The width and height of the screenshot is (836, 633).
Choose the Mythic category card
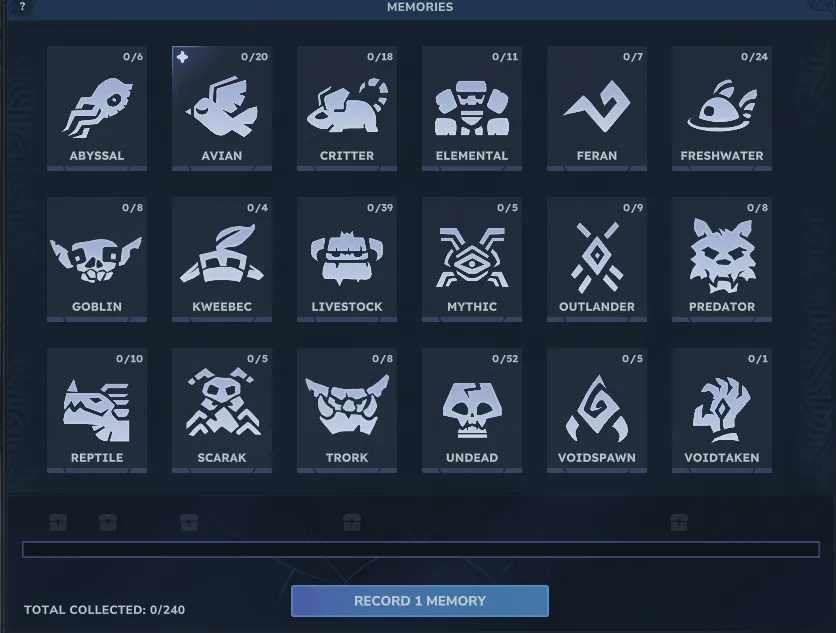[x=472, y=259]
